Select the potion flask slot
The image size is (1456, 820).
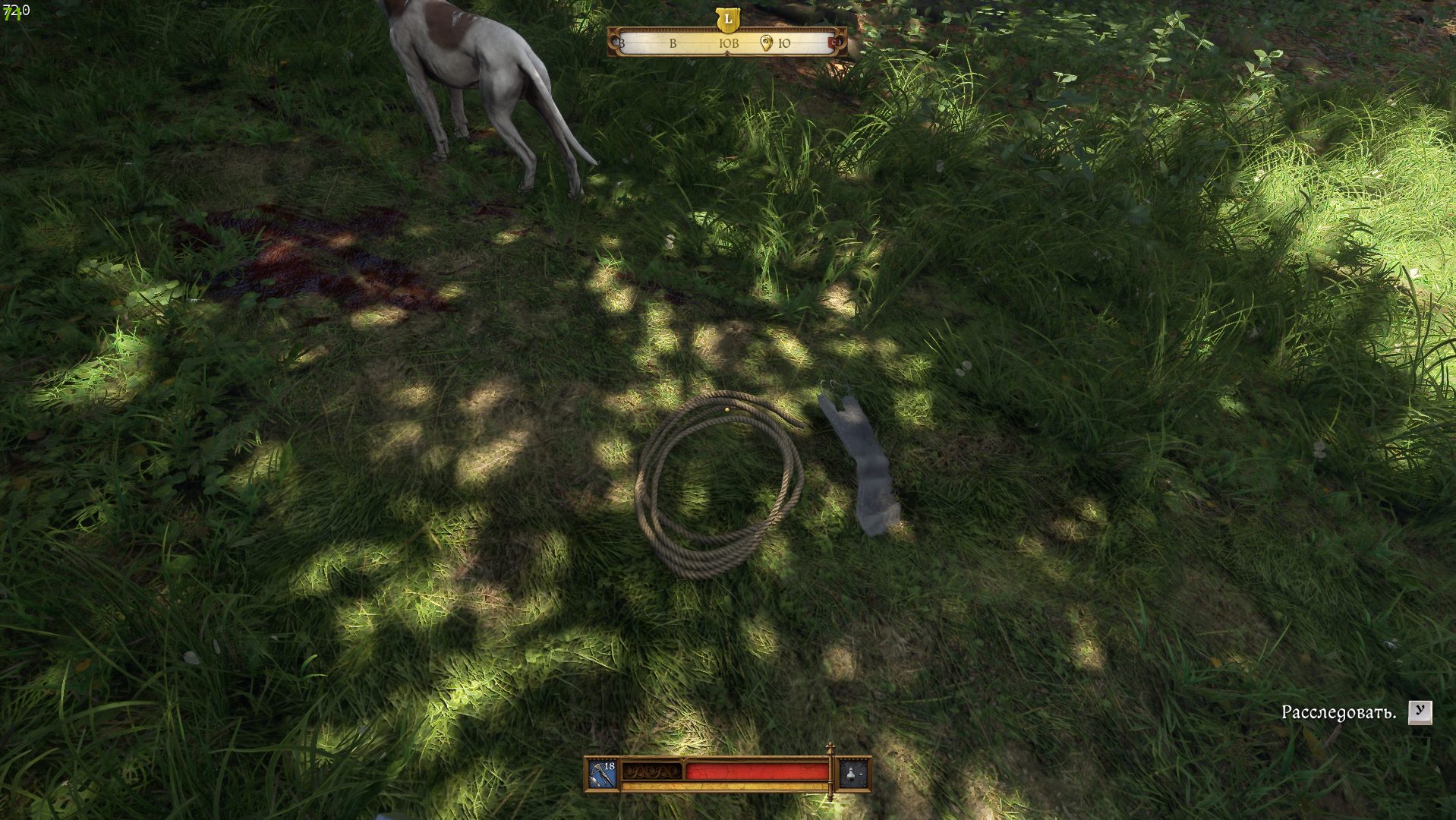[x=852, y=774]
